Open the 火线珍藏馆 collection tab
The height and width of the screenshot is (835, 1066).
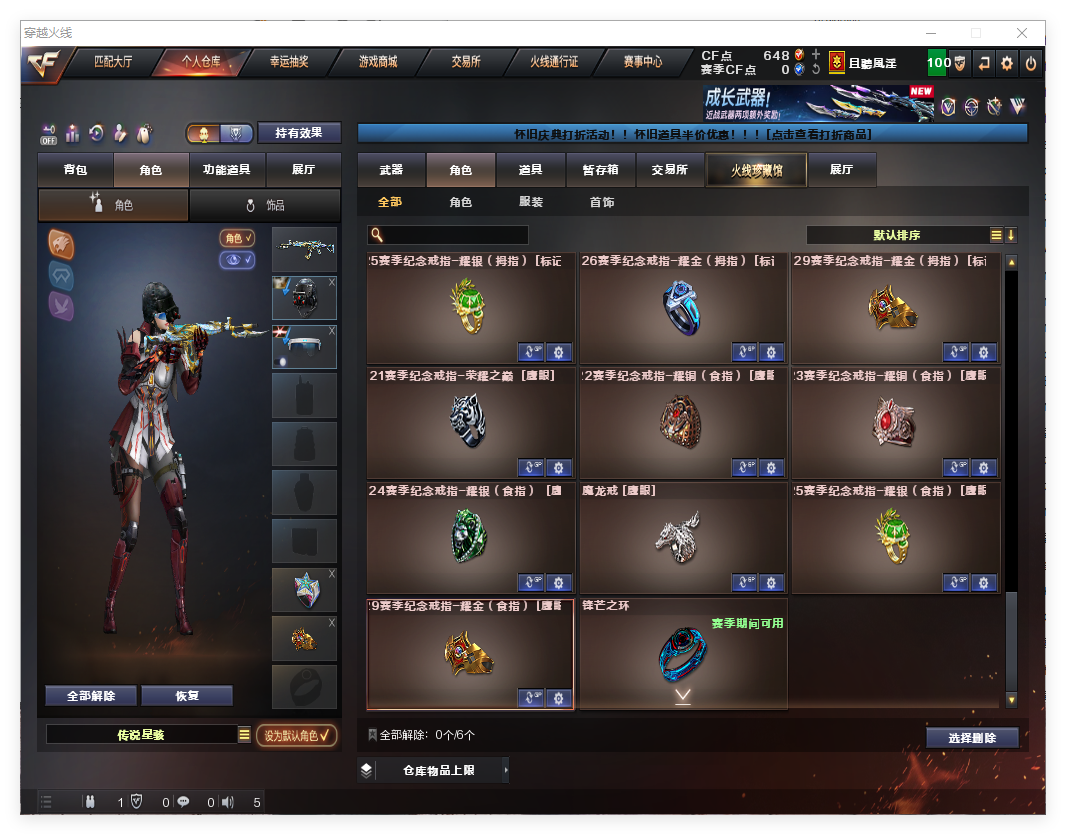756,170
